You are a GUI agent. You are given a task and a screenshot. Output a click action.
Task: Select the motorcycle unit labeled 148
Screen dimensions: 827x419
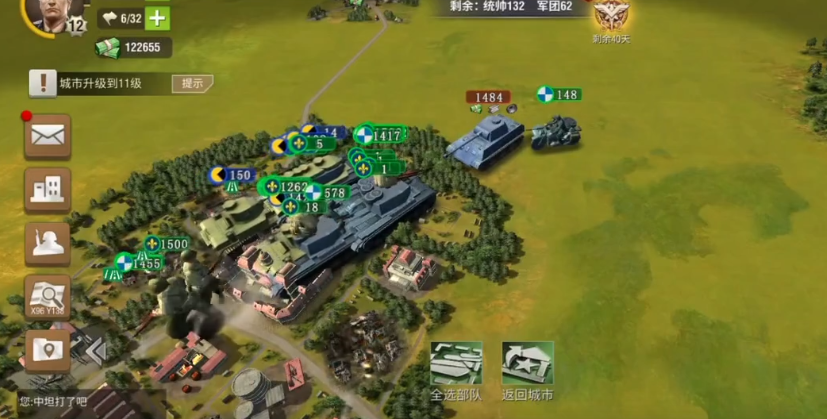(554, 131)
